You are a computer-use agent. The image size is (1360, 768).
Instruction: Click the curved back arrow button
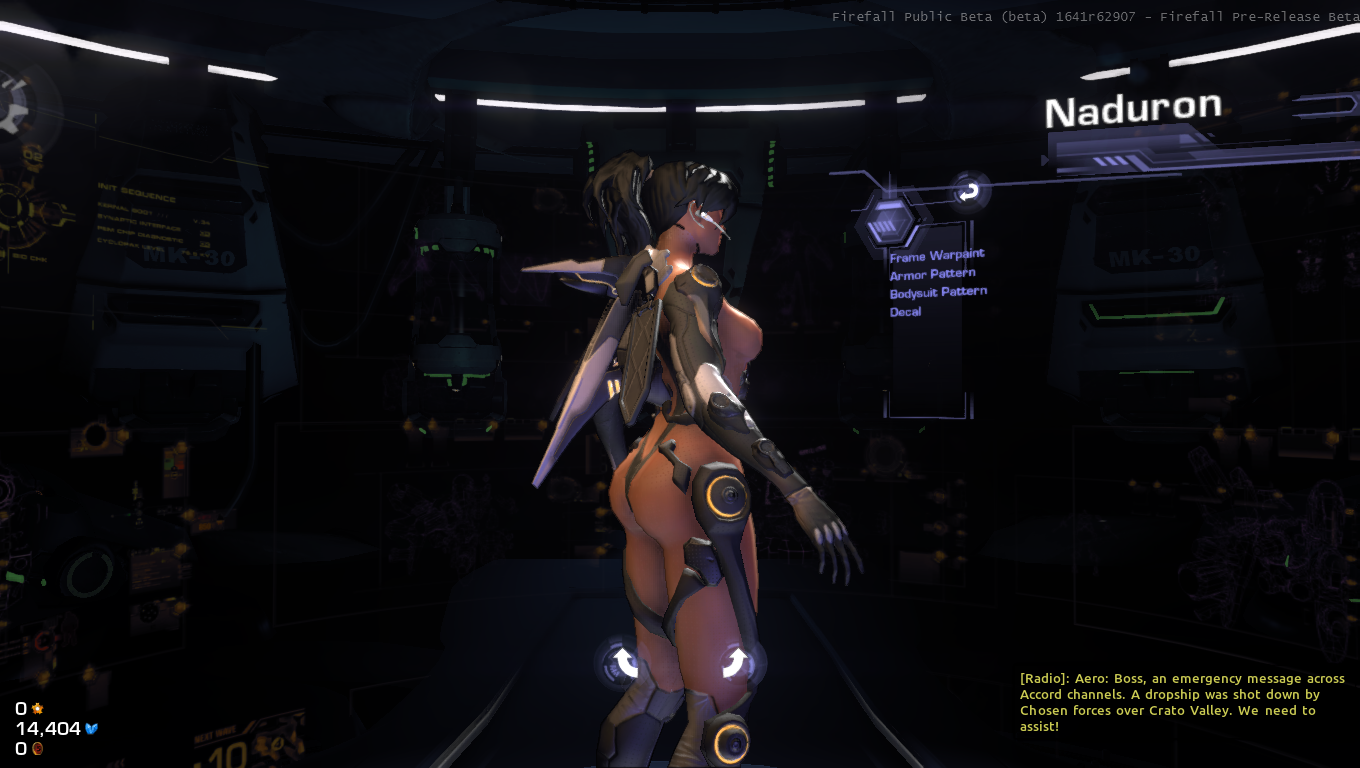tap(968, 192)
